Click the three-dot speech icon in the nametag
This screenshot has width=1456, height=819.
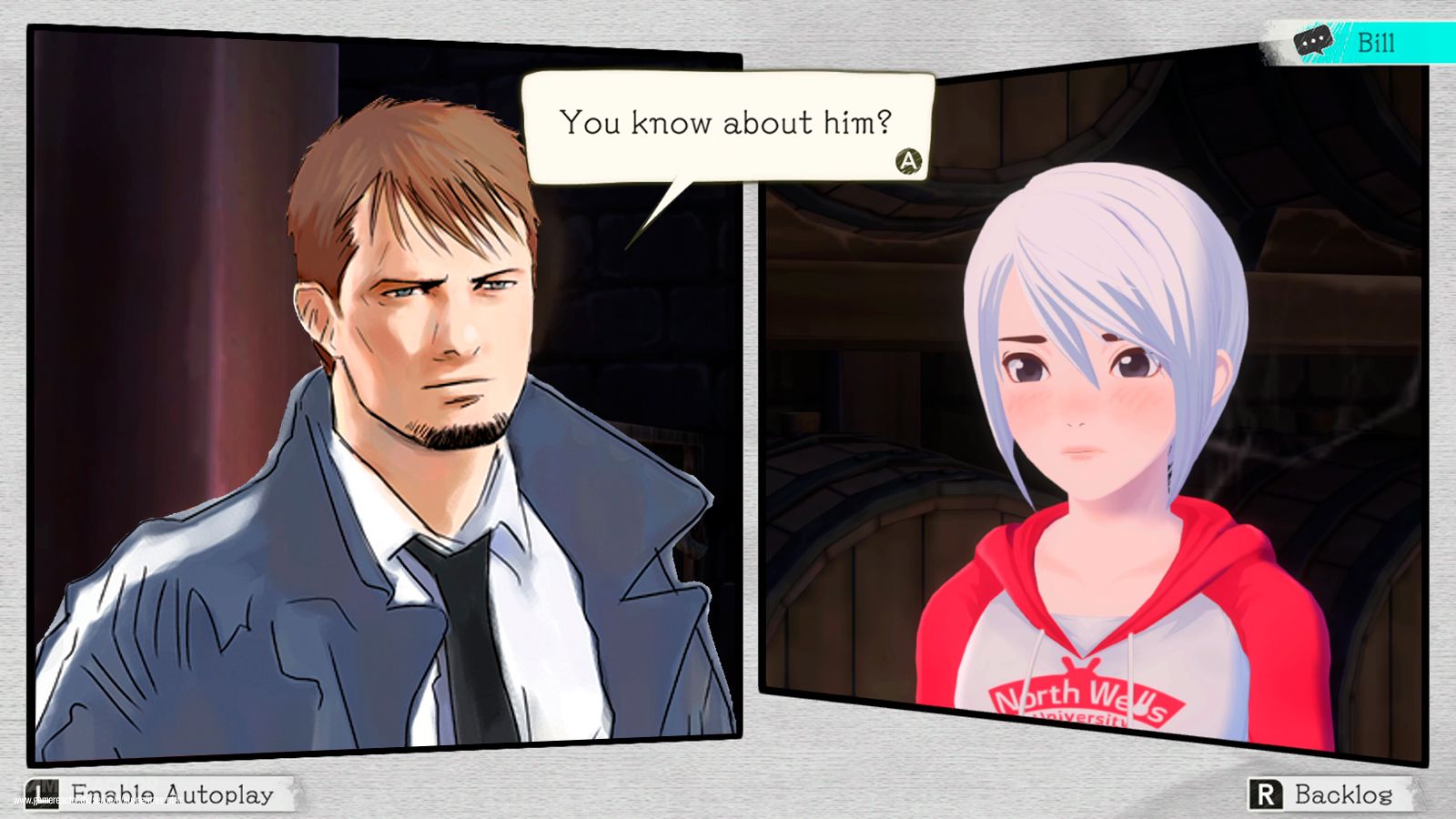pos(1312,40)
